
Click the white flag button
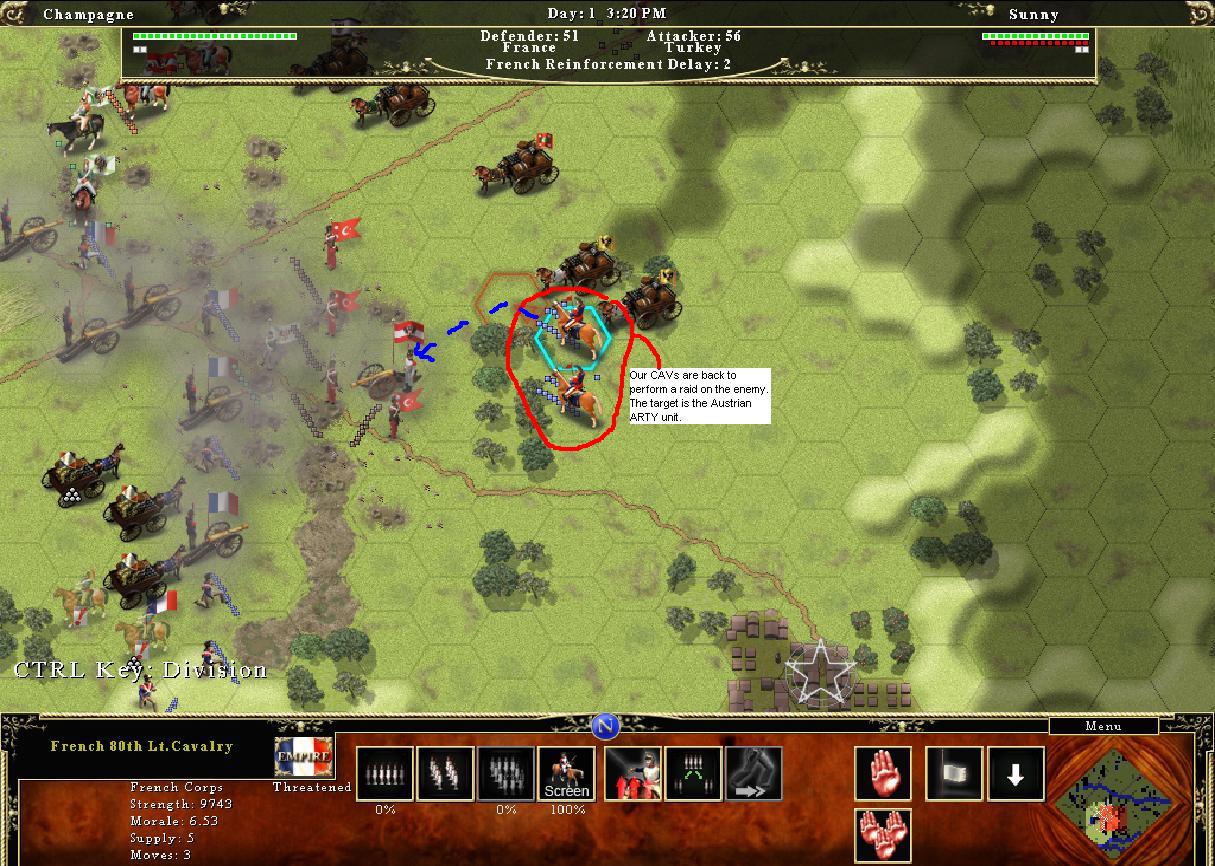tap(954, 774)
